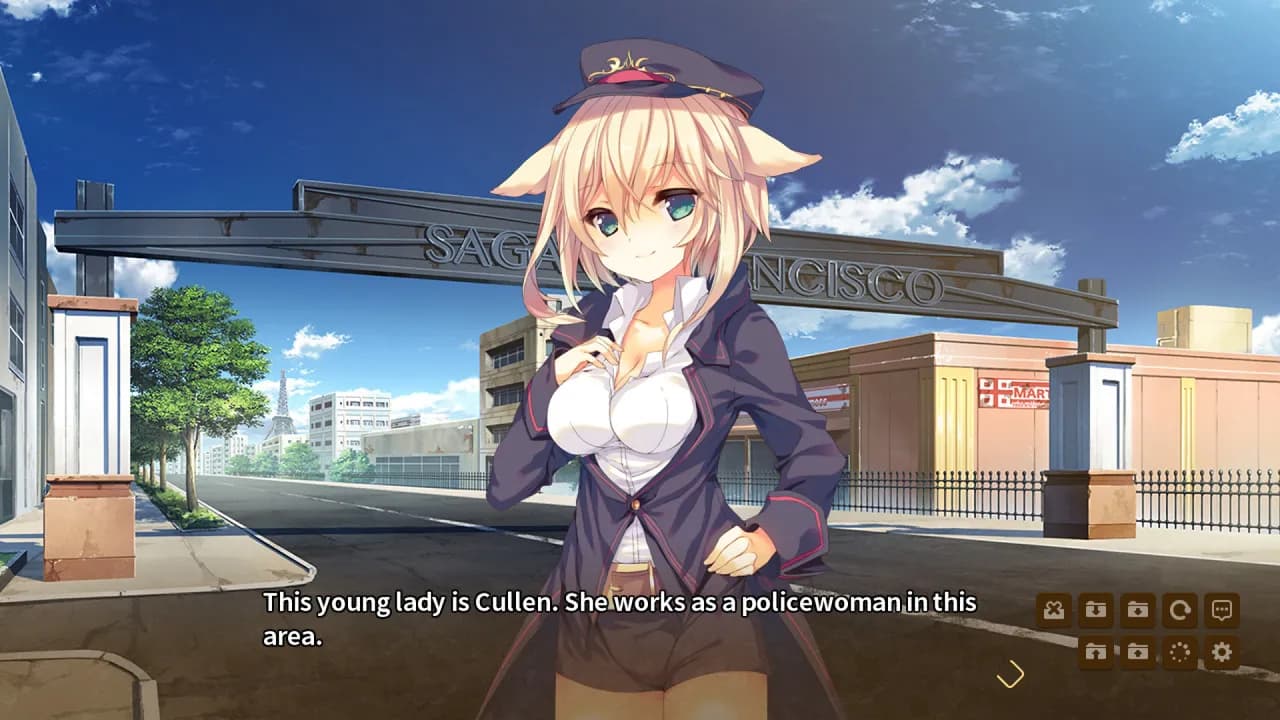Activate the dotted circle skip icon
The width and height of the screenshot is (1280, 720).
[x=1180, y=653]
